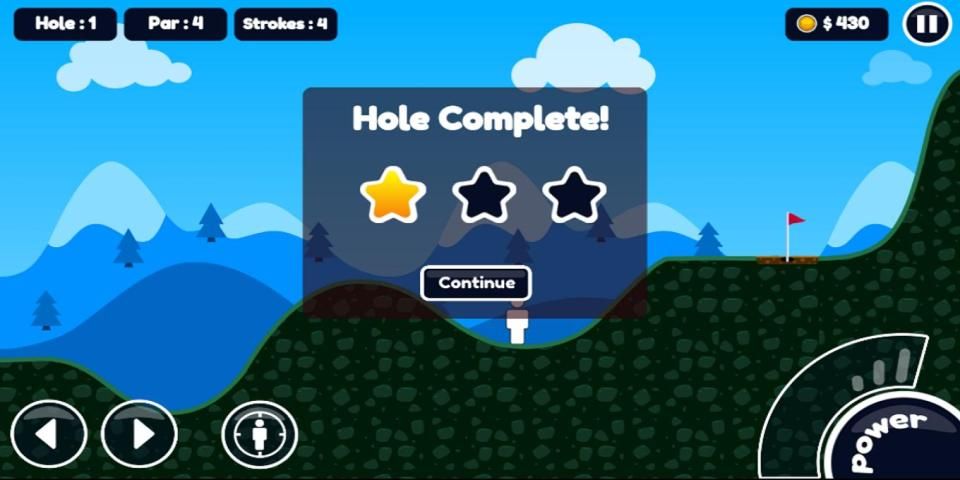Tap the left arrow aim button
The width and height of the screenshot is (960, 480).
click(49, 434)
